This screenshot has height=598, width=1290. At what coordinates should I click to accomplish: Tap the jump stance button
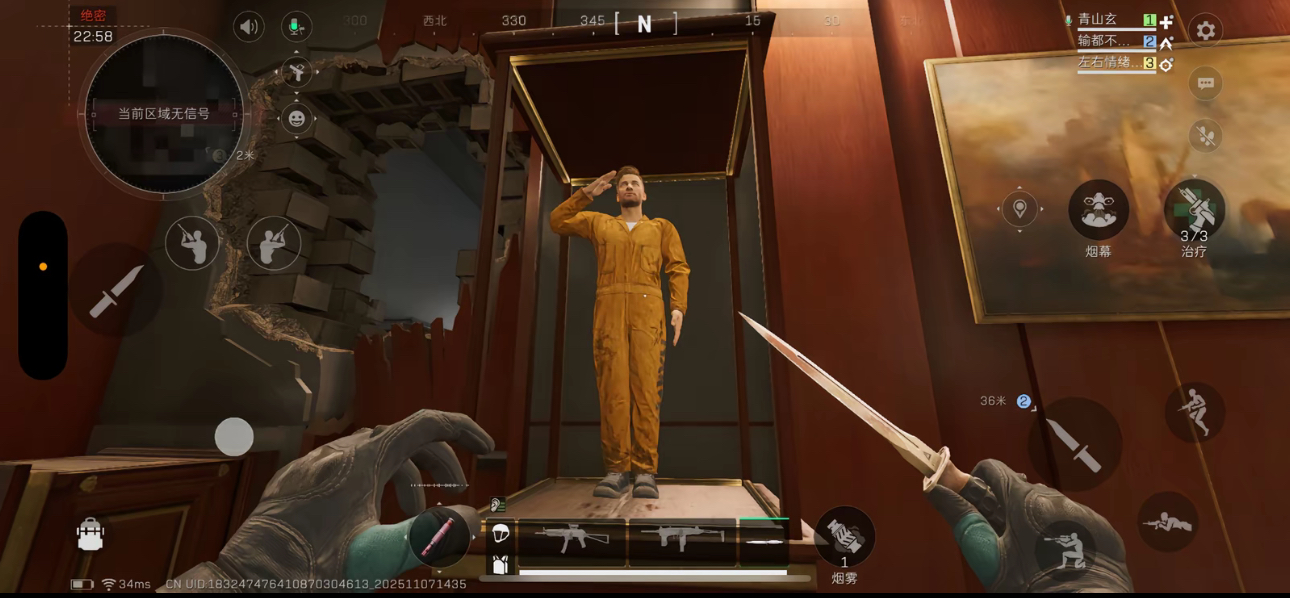point(1194,411)
